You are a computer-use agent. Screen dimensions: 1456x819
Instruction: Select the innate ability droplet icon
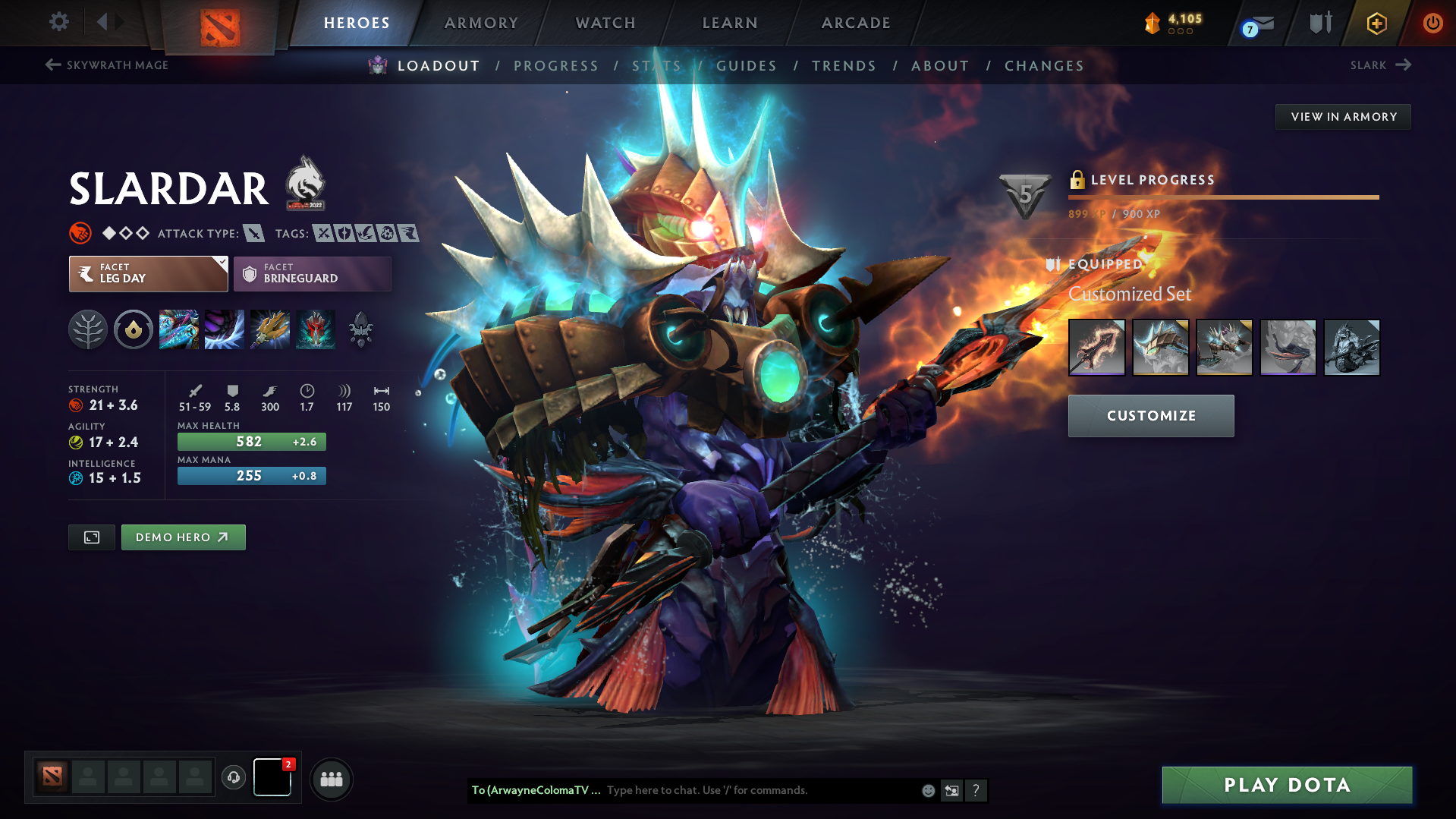(133, 329)
